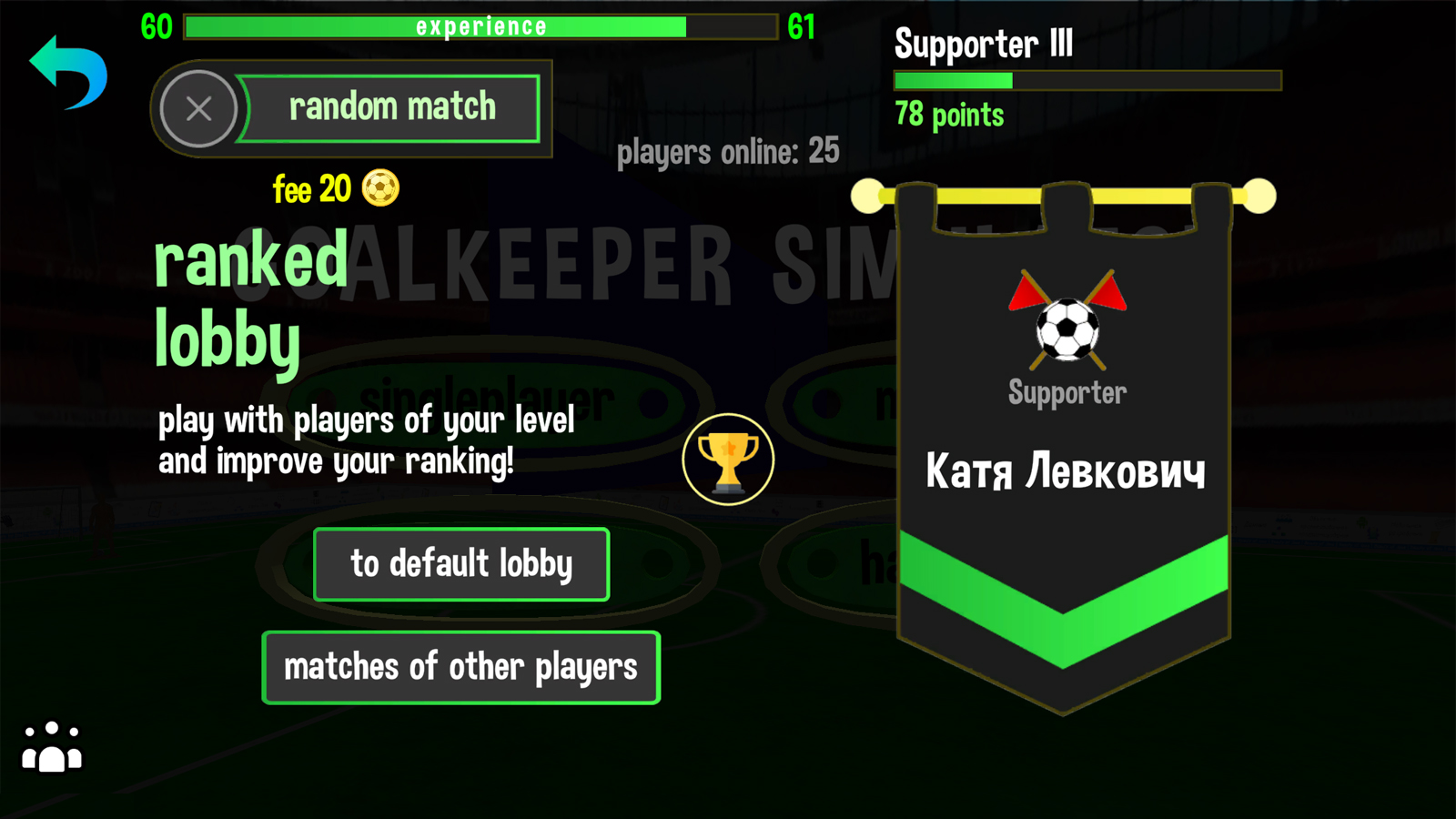Click the gold coin next to fee 20
The height and width of the screenshot is (819, 1456).
(381, 190)
